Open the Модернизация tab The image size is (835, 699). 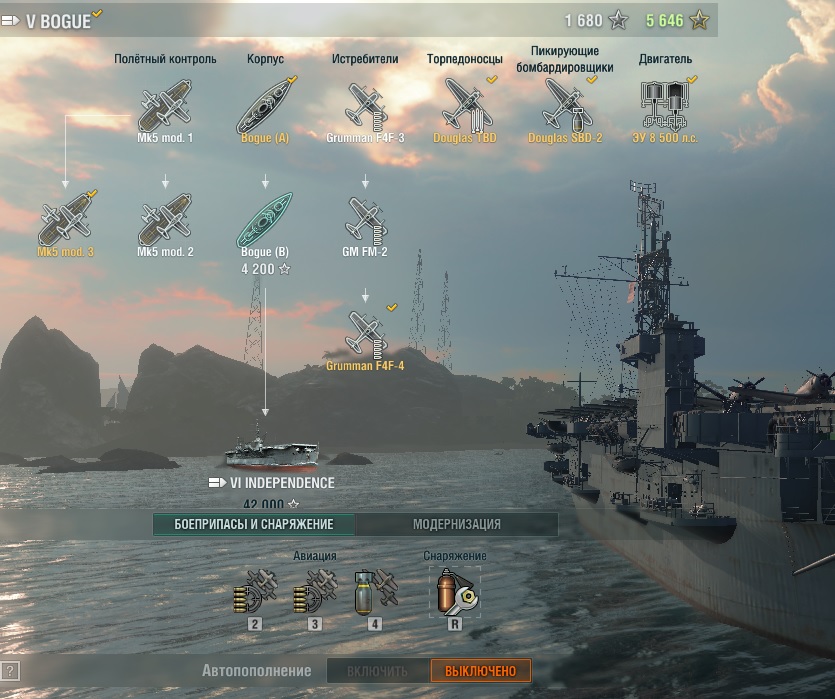(457, 524)
